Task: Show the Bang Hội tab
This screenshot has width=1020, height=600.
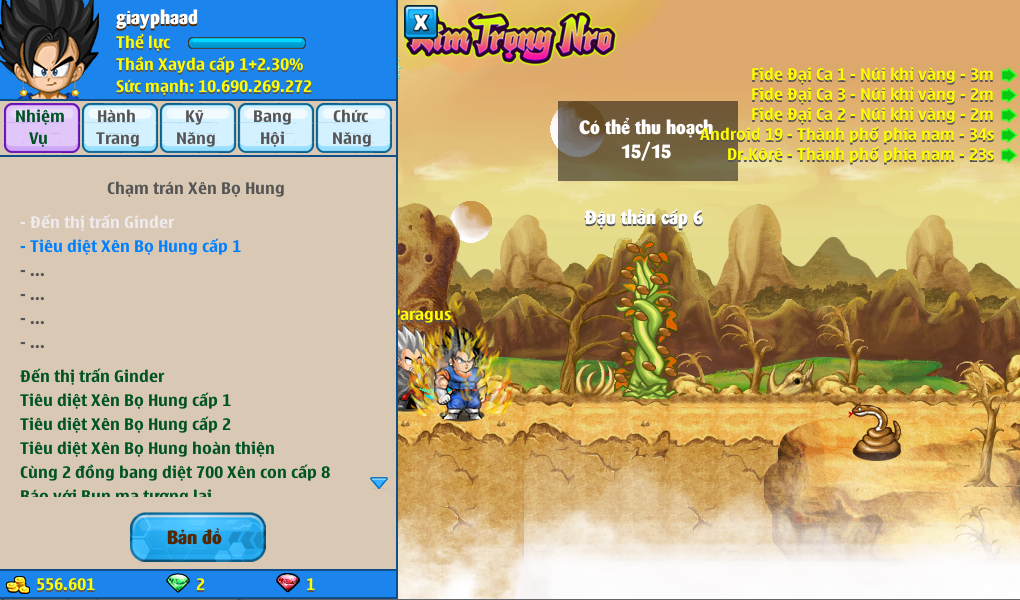Action: (273, 128)
